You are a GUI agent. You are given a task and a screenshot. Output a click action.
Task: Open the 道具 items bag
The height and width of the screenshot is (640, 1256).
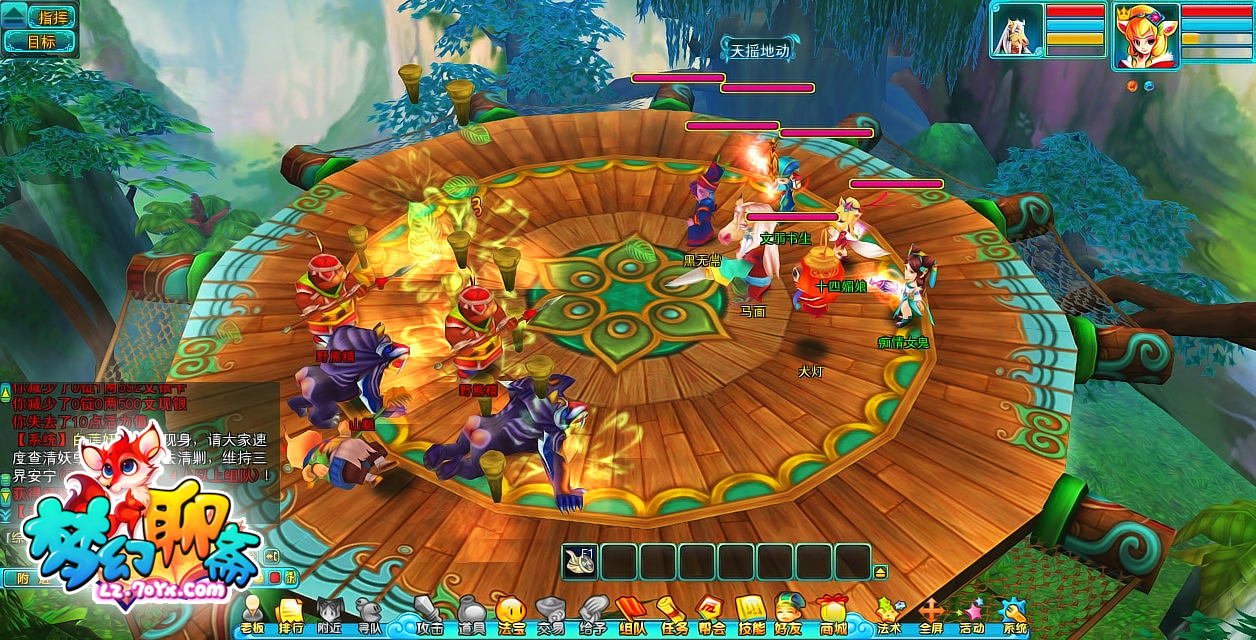471,612
